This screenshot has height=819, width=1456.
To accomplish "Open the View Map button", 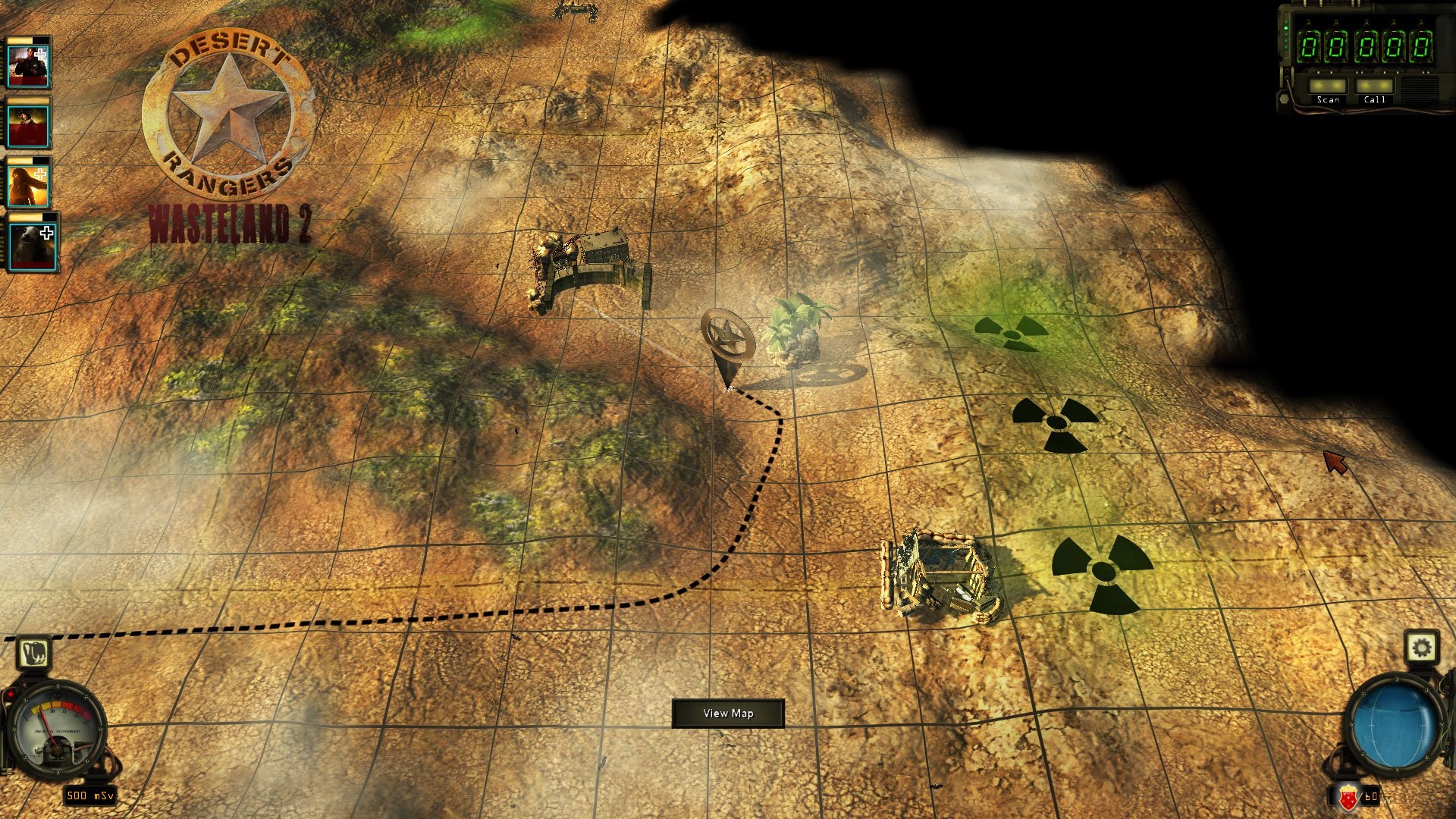I will [x=727, y=713].
